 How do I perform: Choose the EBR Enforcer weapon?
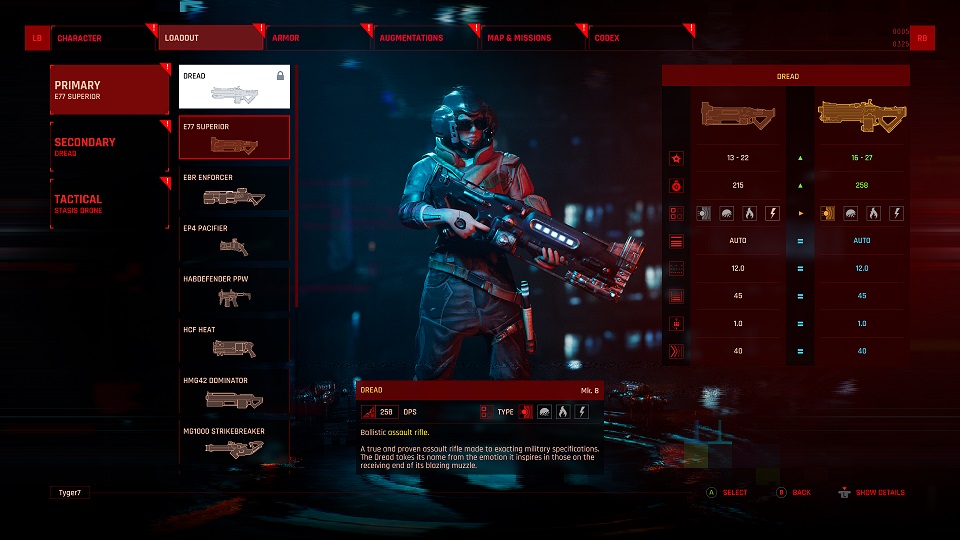click(234, 189)
